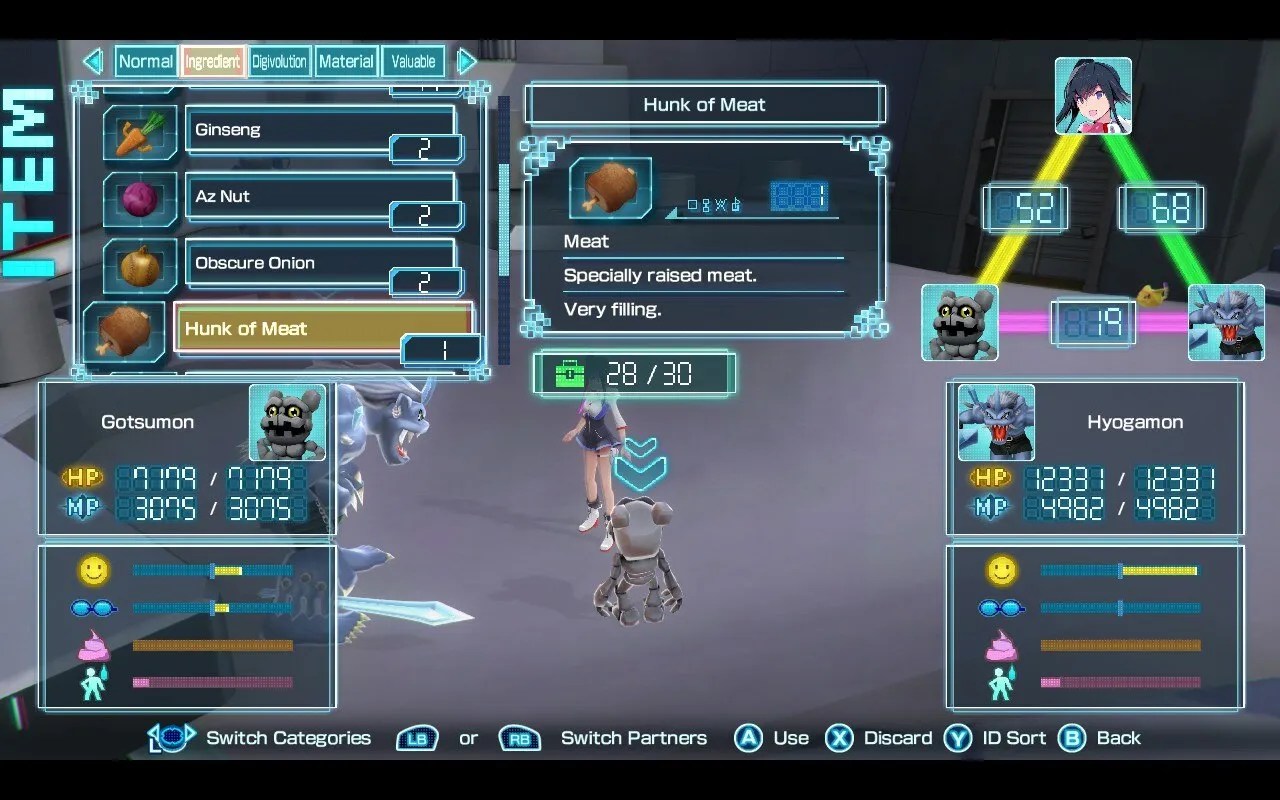
Task: Click the smiley face mood icon for Gotsumon
Action: coord(92,568)
